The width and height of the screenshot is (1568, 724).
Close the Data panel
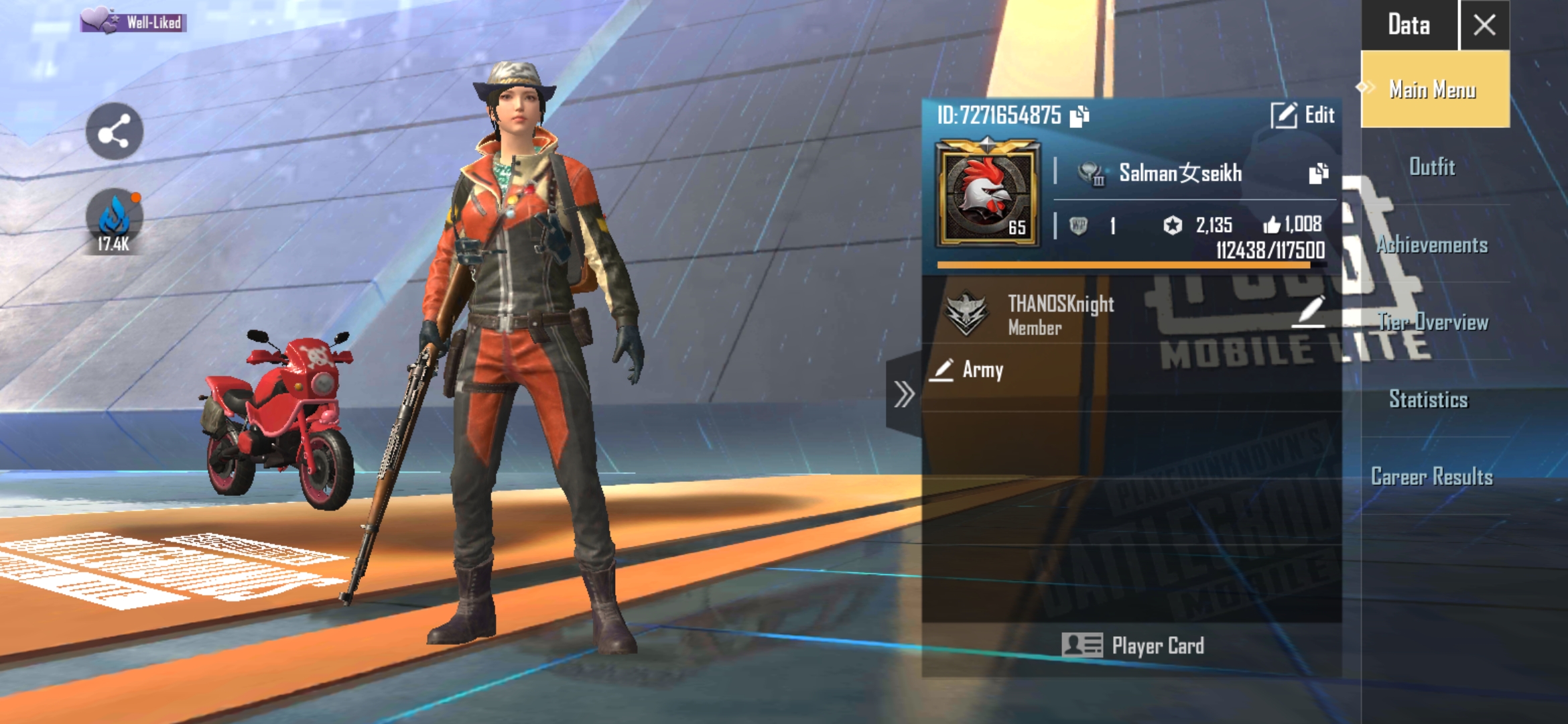(1484, 25)
